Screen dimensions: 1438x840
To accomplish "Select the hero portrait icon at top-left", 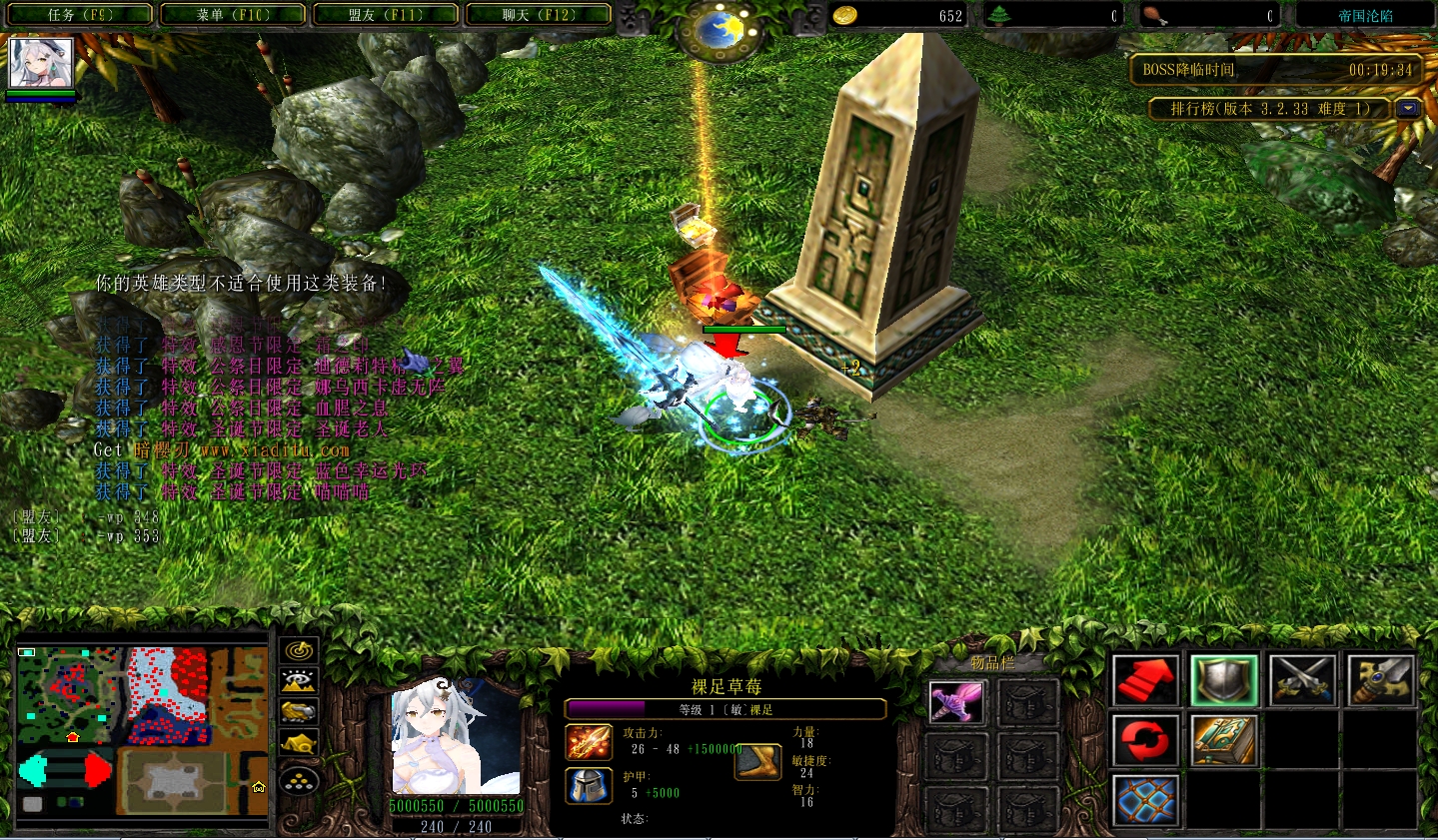I will point(41,64).
